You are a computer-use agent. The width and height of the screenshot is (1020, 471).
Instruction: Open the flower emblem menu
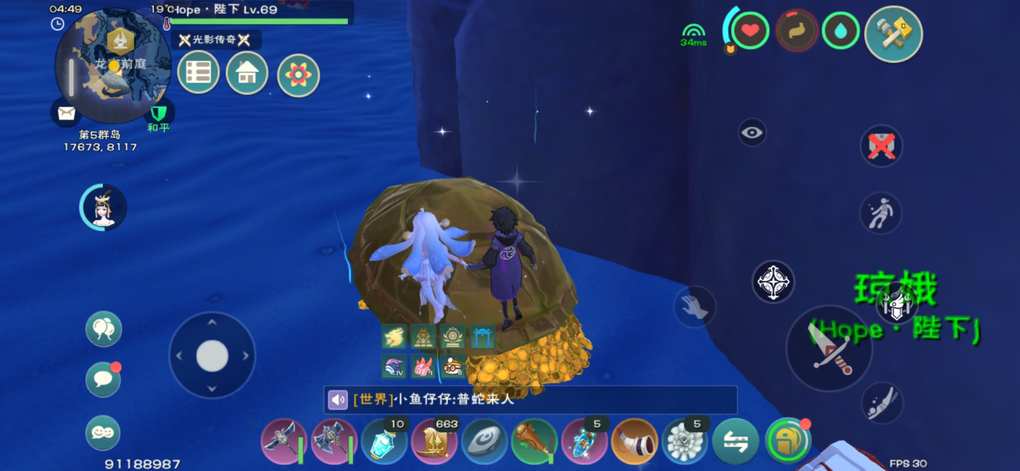tap(298, 75)
